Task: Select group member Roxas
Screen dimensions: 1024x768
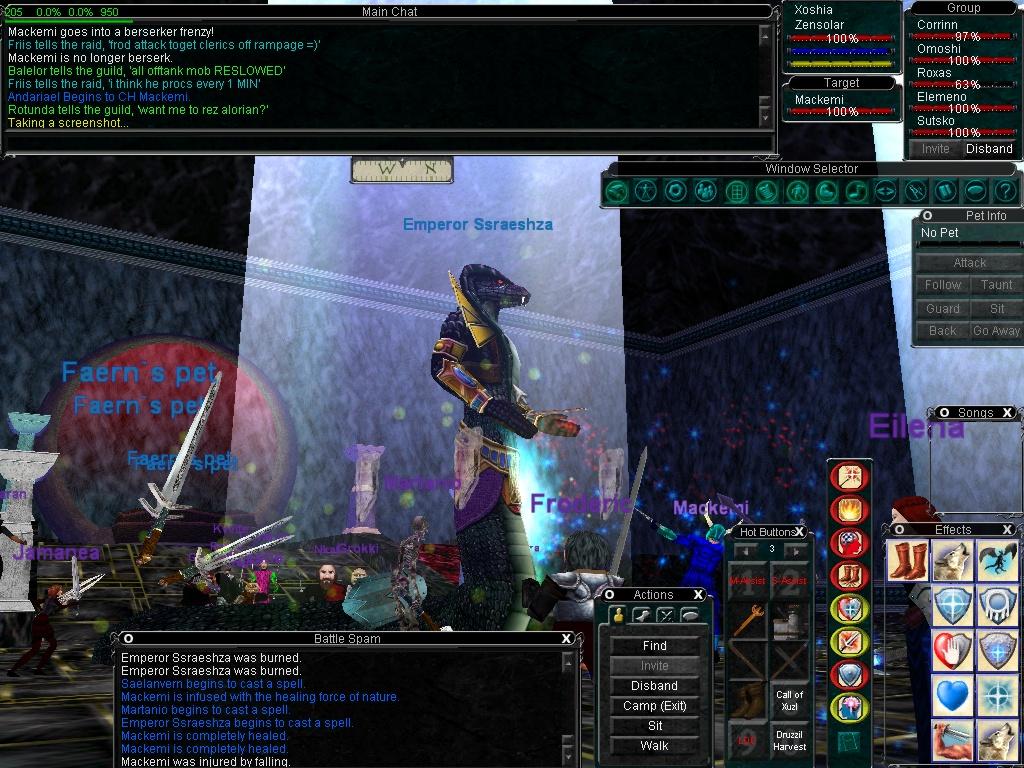Action: [x=935, y=73]
